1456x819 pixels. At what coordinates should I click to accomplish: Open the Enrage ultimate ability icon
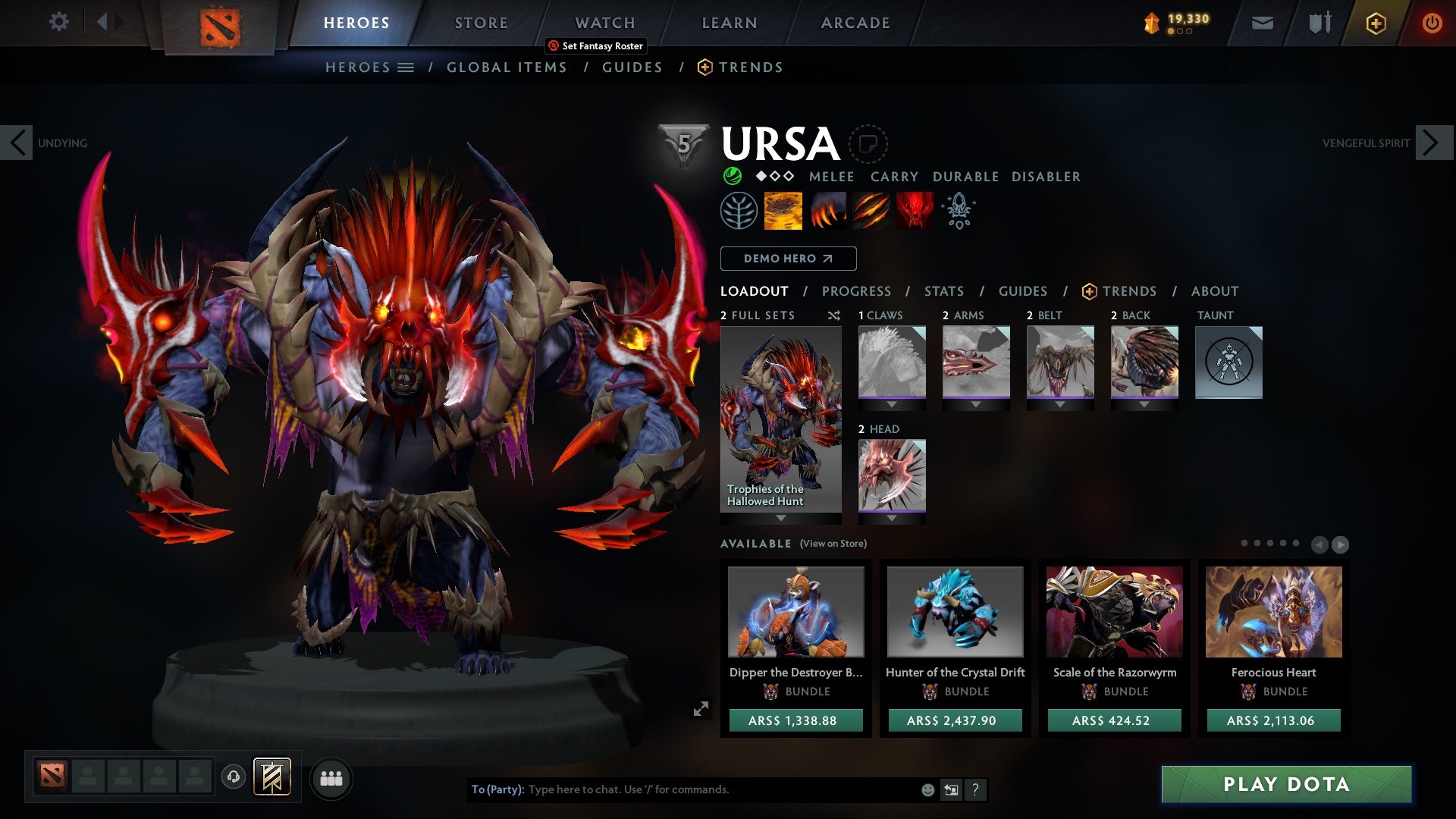pos(914,211)
